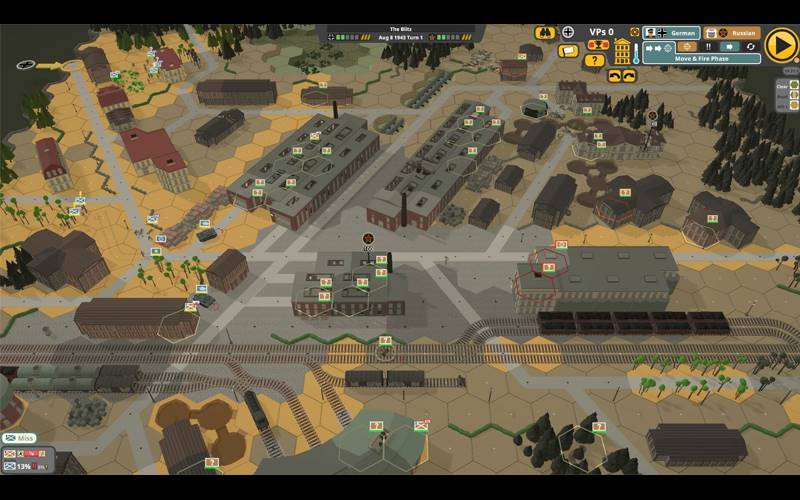Click the yellow building icon

tap(623, 52)
